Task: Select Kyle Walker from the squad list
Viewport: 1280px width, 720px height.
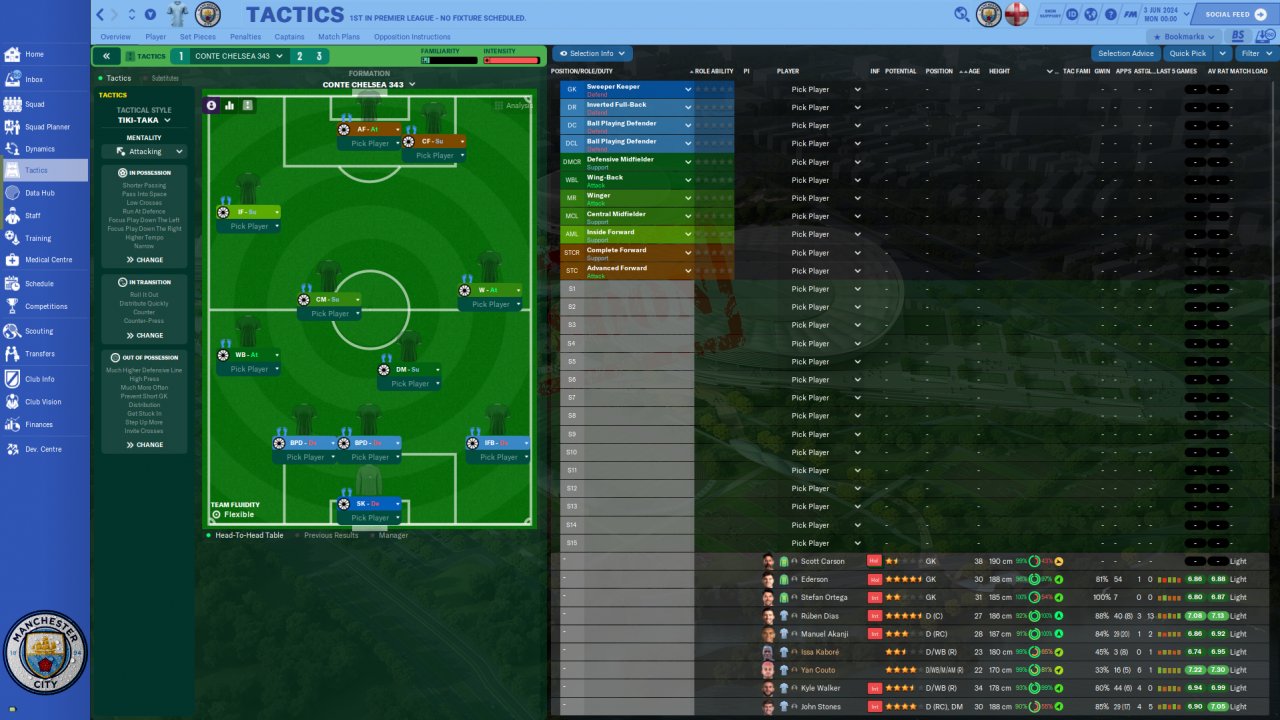Action: pyautogui.click(x=824, y=688)
